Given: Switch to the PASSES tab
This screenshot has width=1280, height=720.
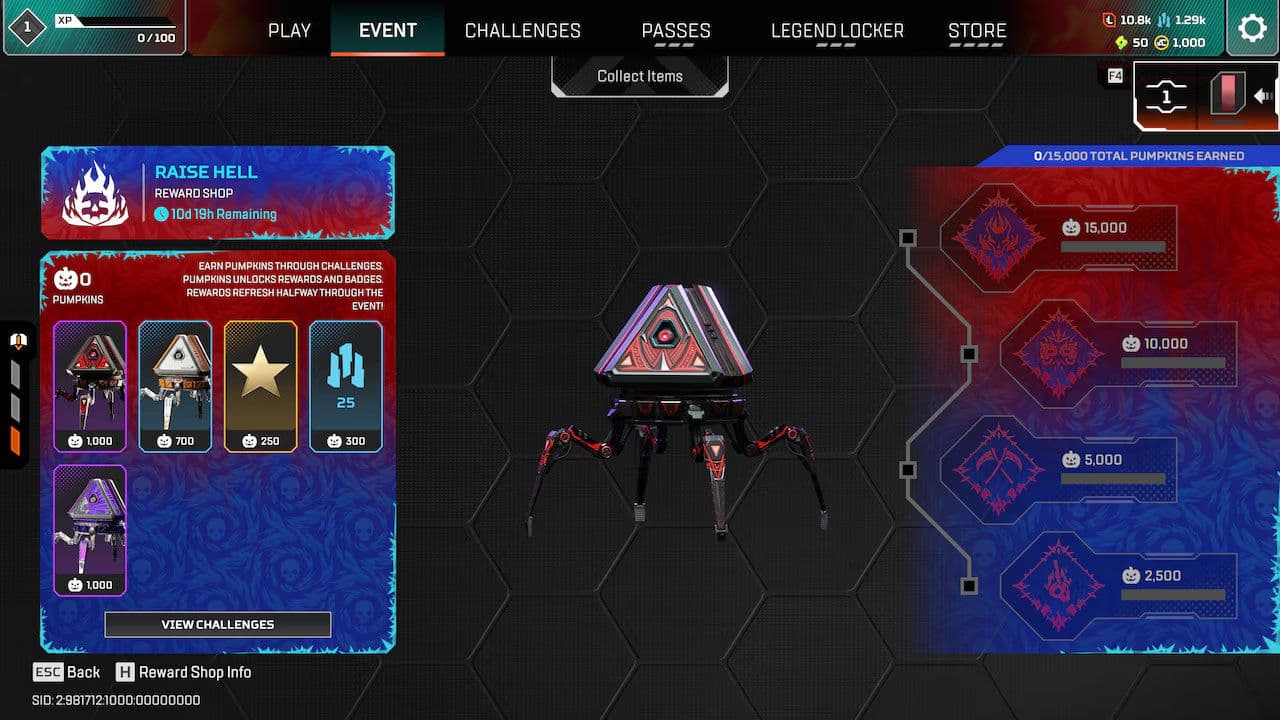Looking at the screenshot, I should 676,31.
